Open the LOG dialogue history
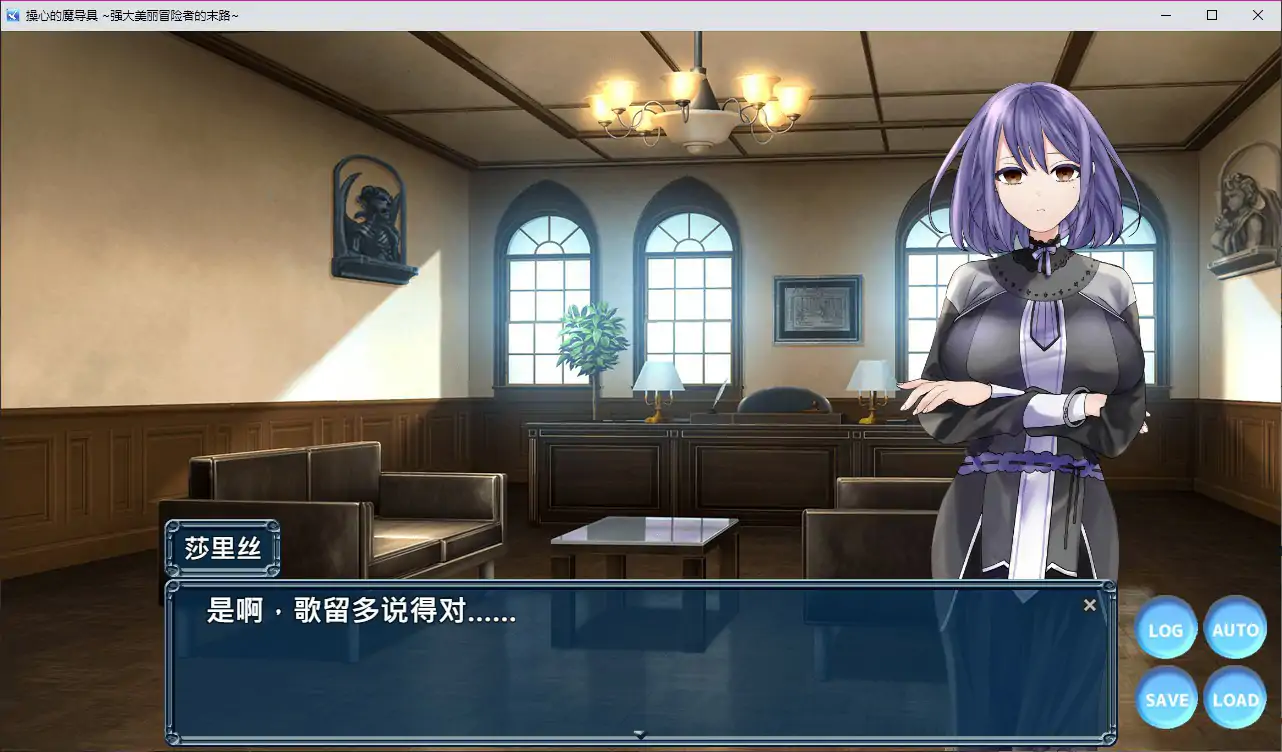This screenshot has height=752, width=1282. 1166,629
